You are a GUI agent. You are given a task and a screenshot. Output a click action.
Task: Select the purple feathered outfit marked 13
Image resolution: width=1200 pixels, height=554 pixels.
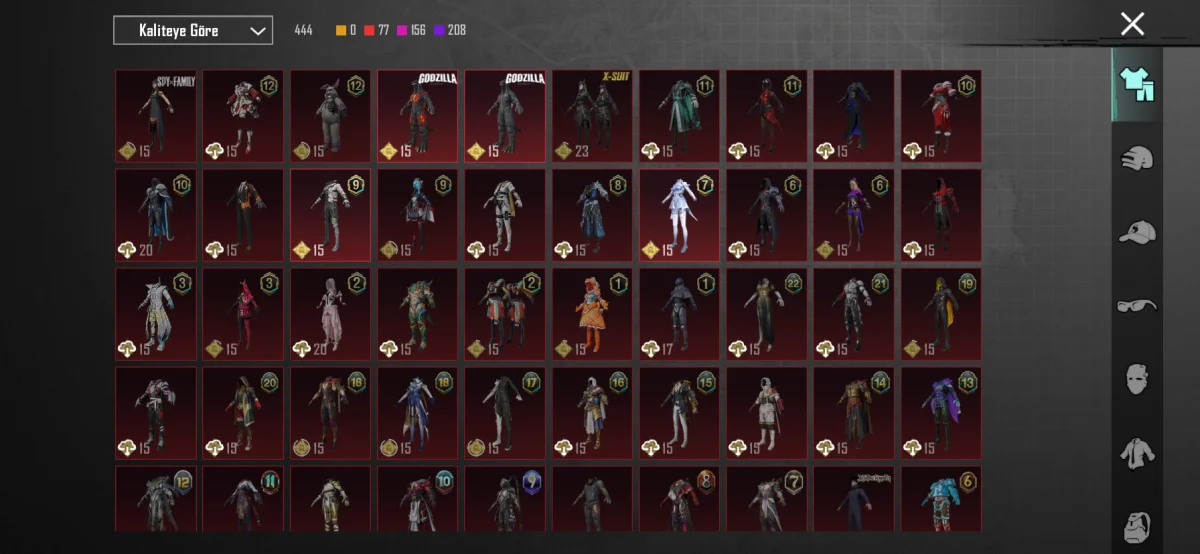tap(941, 412)
